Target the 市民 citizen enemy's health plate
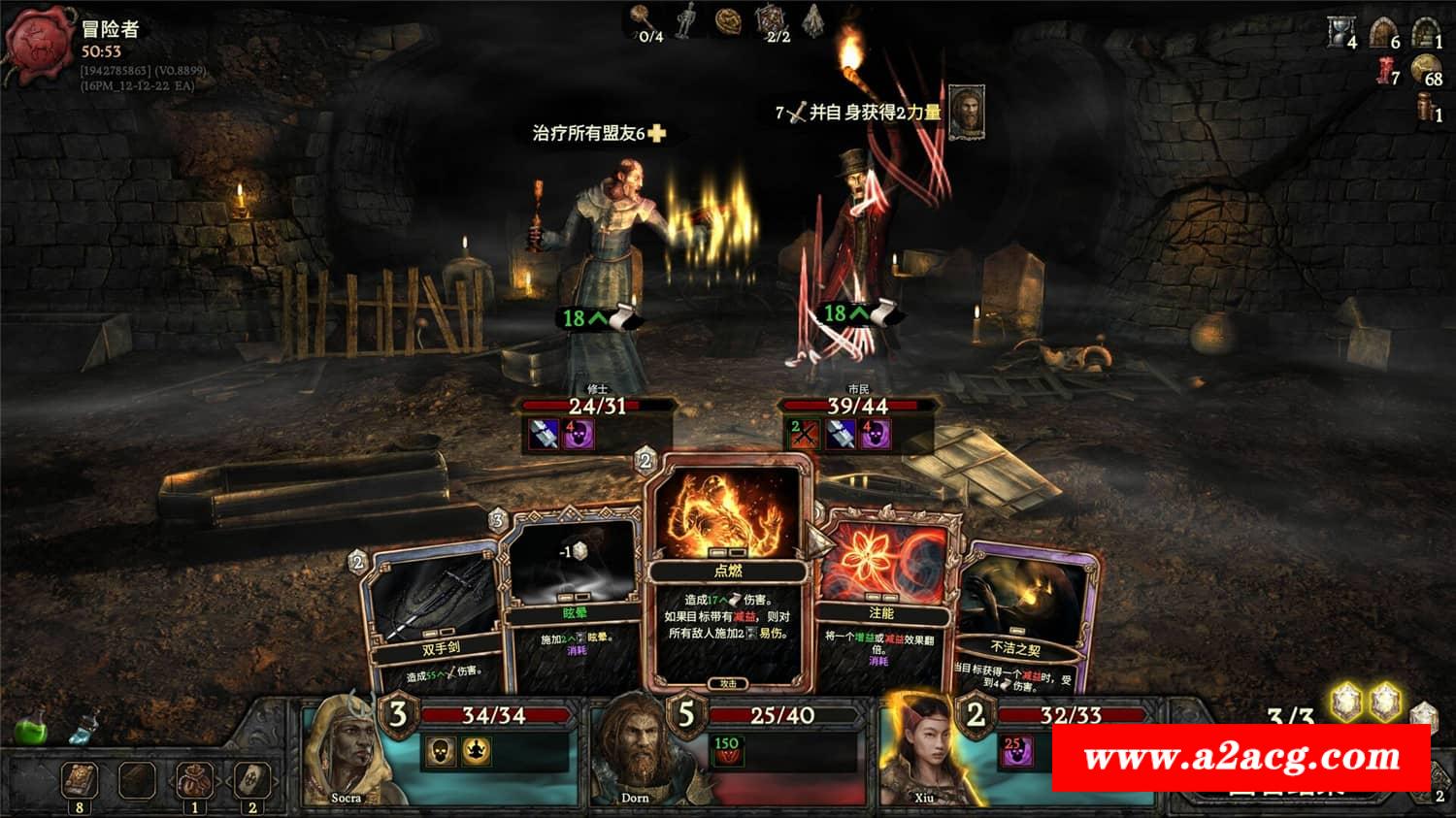Screen dimensions: 1456x818 [x=858, y=406]
